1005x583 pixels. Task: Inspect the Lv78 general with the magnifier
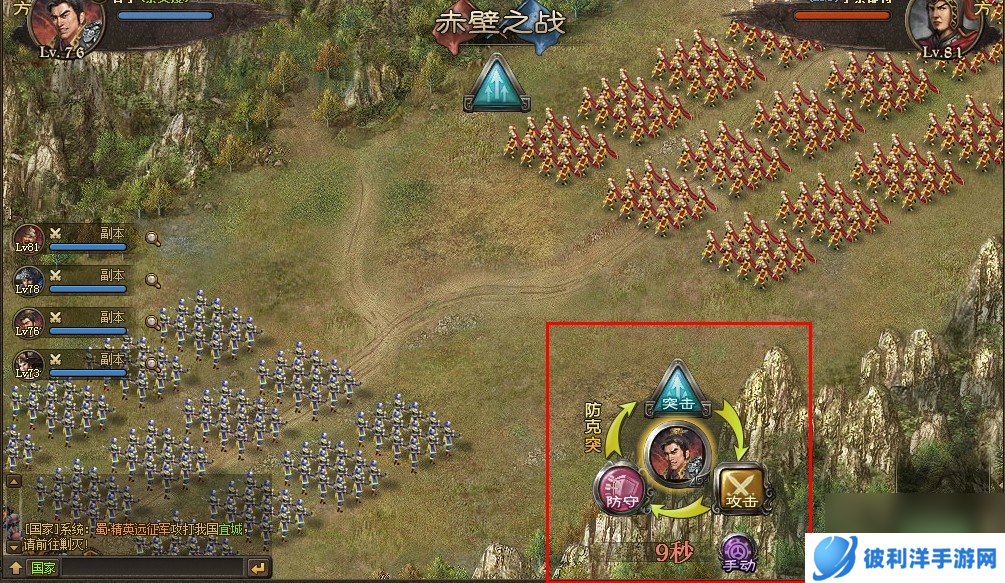pyautogui.click(x=152, y=281)
